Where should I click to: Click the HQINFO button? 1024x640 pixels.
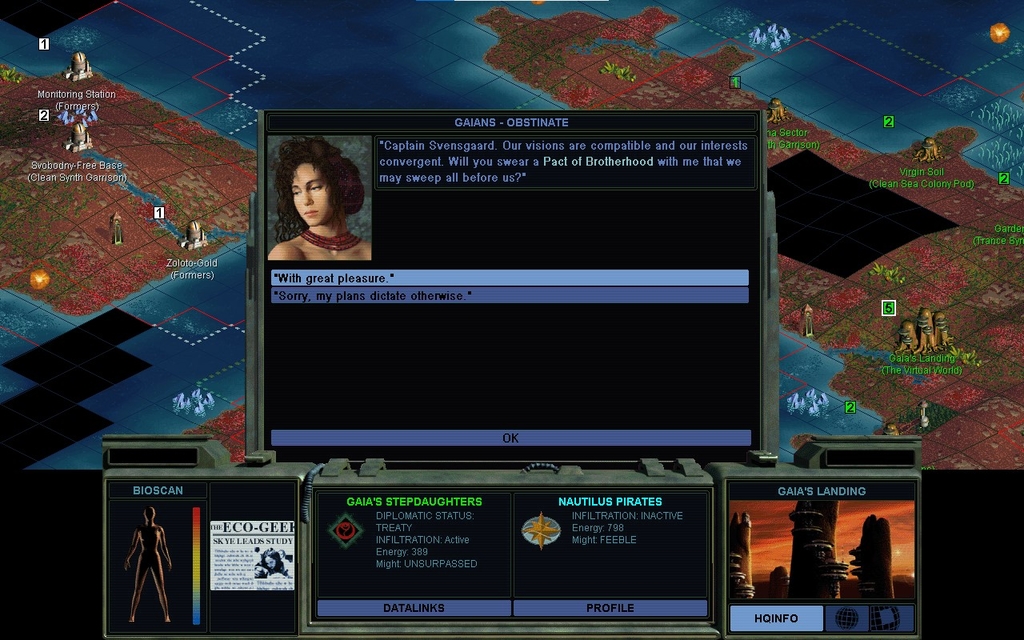[x=776, y=618]
